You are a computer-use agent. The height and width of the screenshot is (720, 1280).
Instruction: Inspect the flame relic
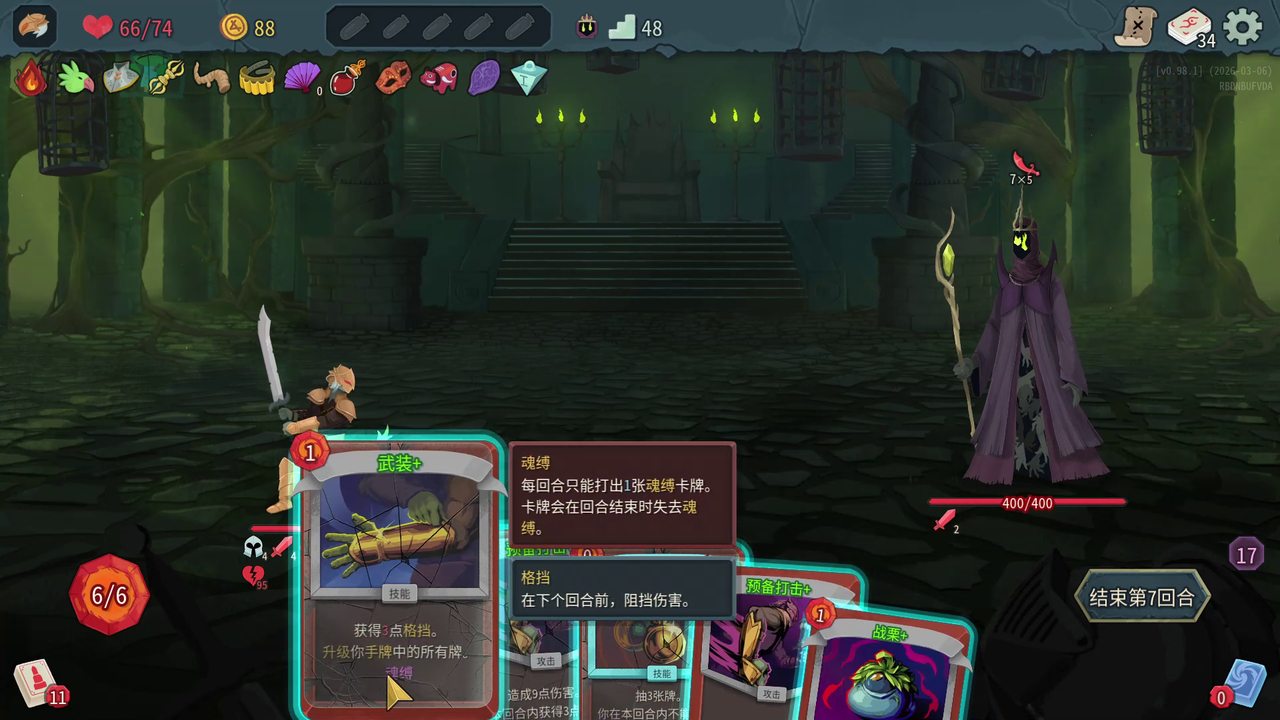pyautogui.click(x=30, y=78)
